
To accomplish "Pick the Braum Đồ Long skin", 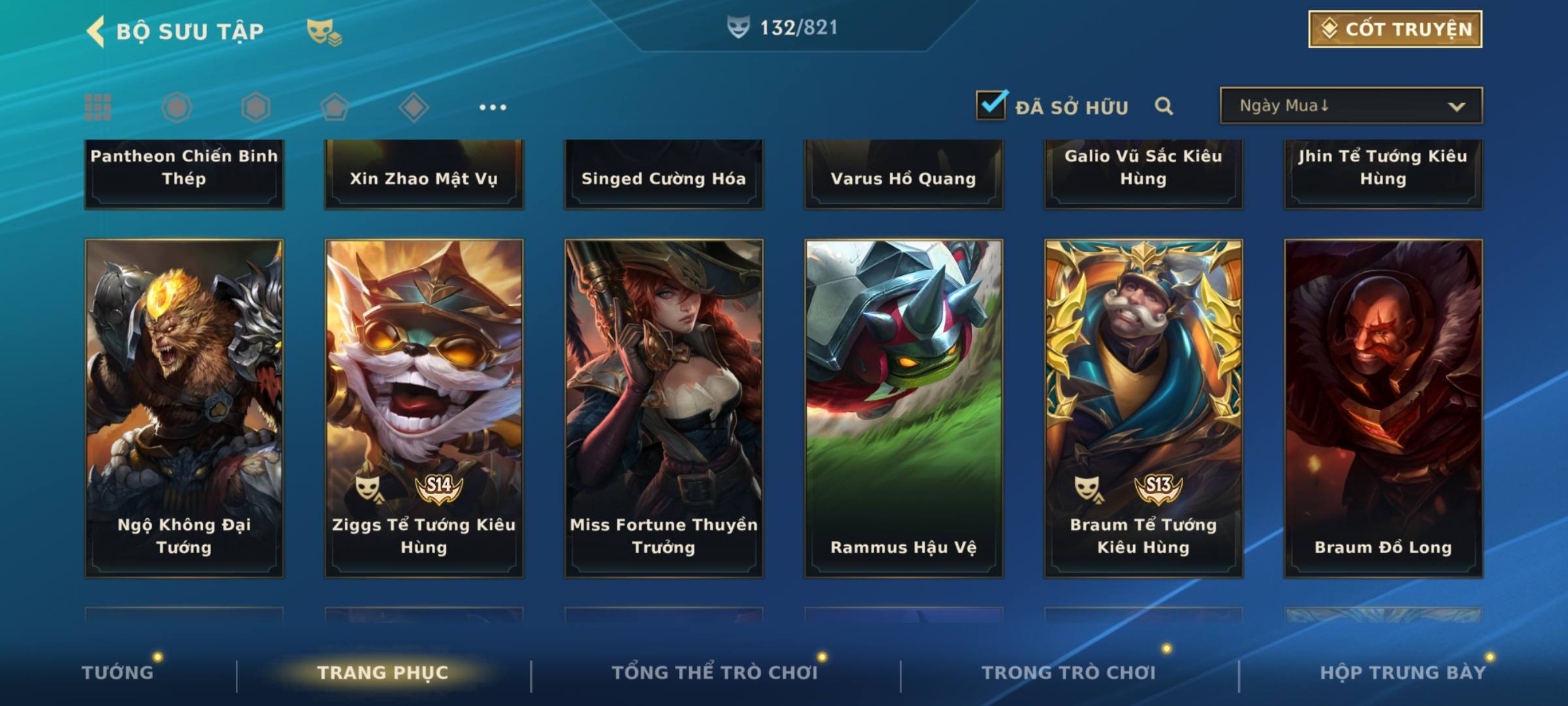I will coord(1383,408).
